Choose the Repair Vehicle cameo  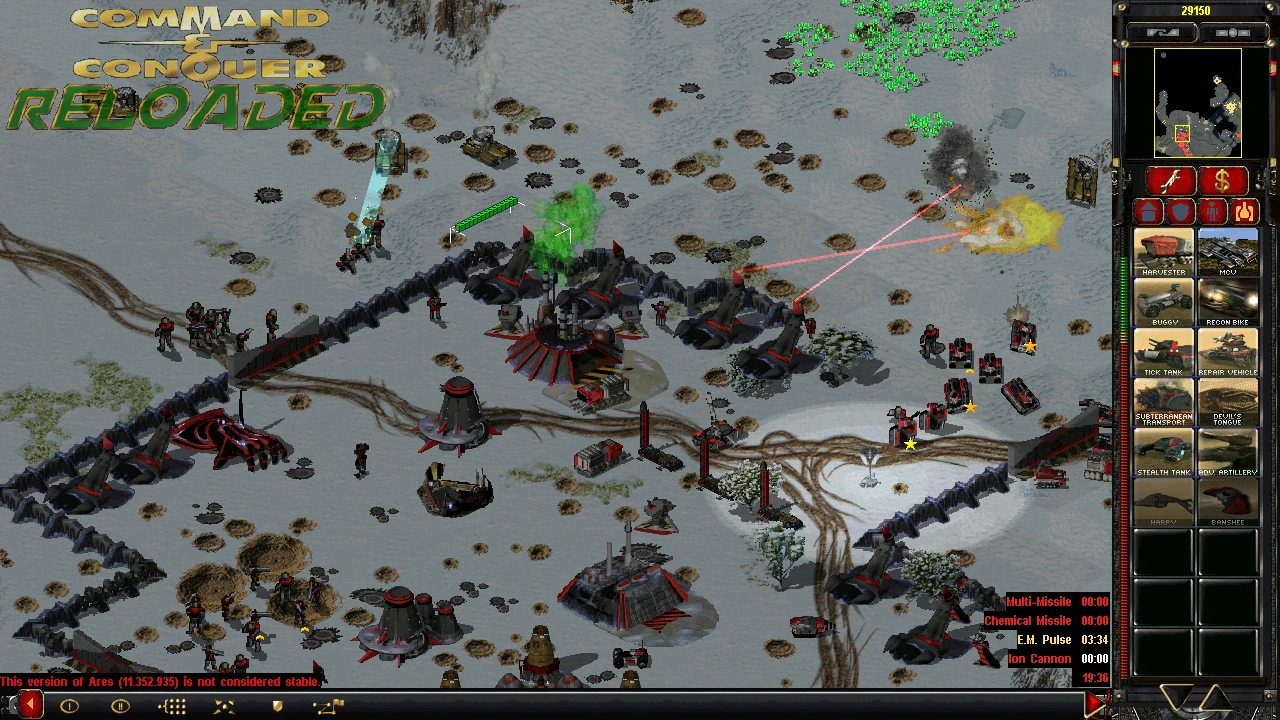(x=1228, y=352)
